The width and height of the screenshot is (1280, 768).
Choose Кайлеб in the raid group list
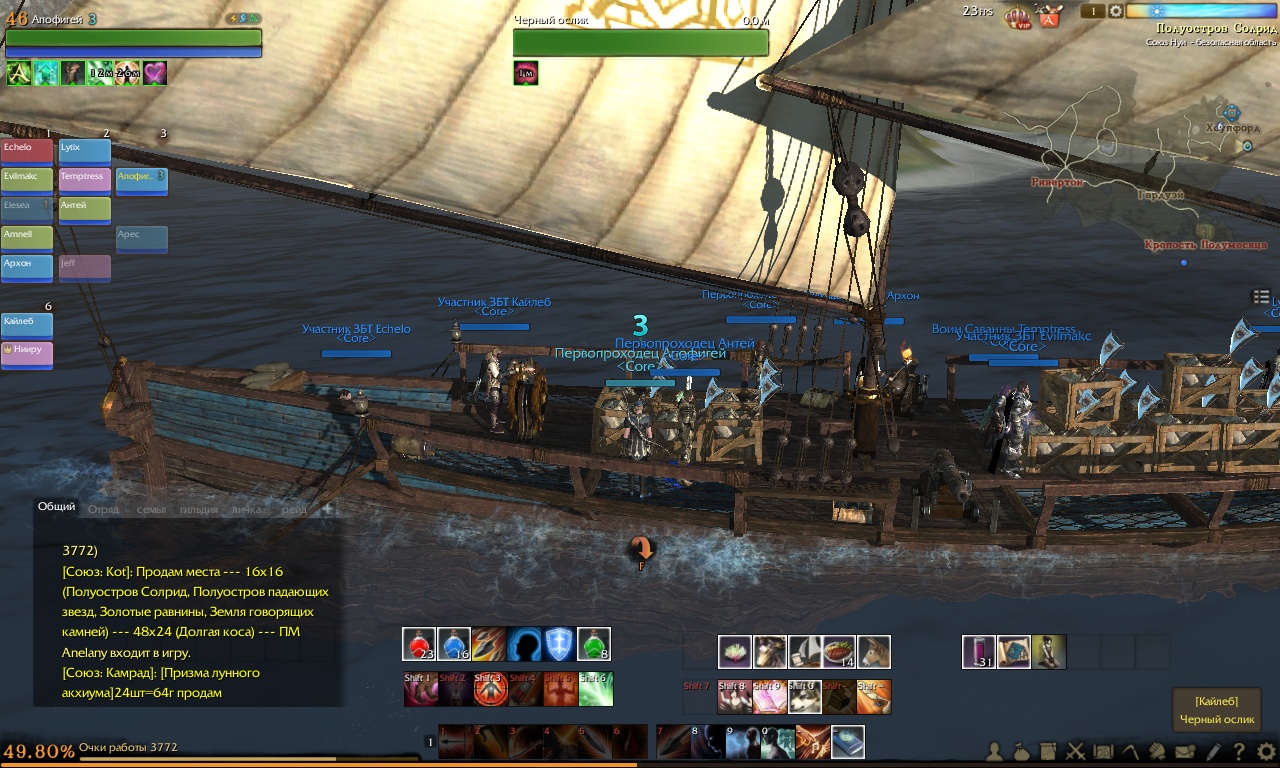click(x=27, y=325)
